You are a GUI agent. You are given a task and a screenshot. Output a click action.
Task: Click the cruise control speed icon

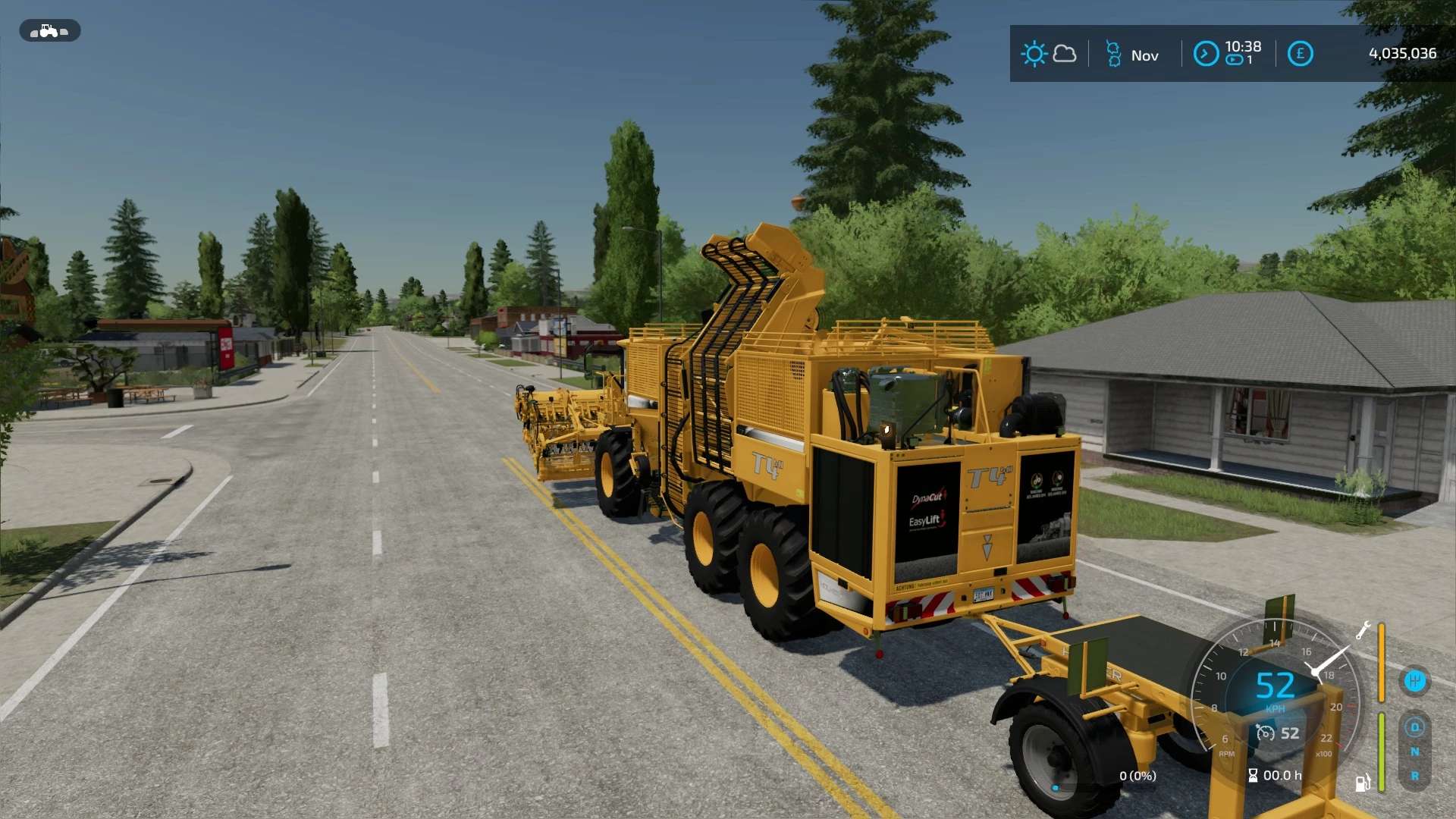coord(1266,733)
